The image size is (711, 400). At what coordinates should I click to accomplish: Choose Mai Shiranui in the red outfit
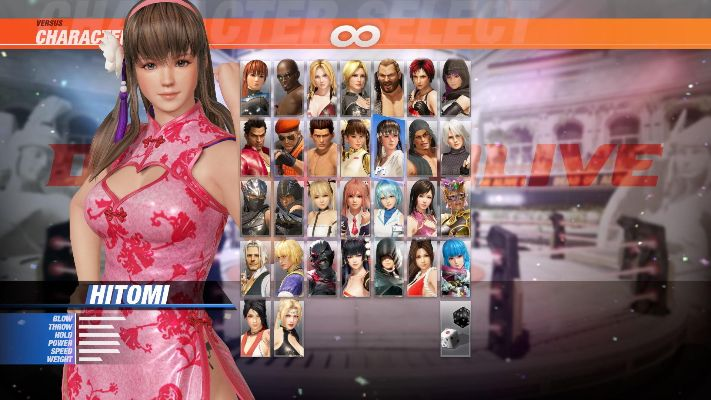click(x=422, y=267)
